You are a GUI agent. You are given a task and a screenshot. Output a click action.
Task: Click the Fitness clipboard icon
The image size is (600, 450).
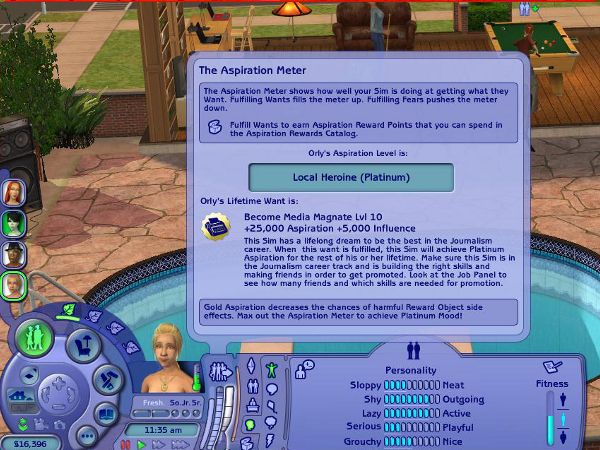(552, 367)
